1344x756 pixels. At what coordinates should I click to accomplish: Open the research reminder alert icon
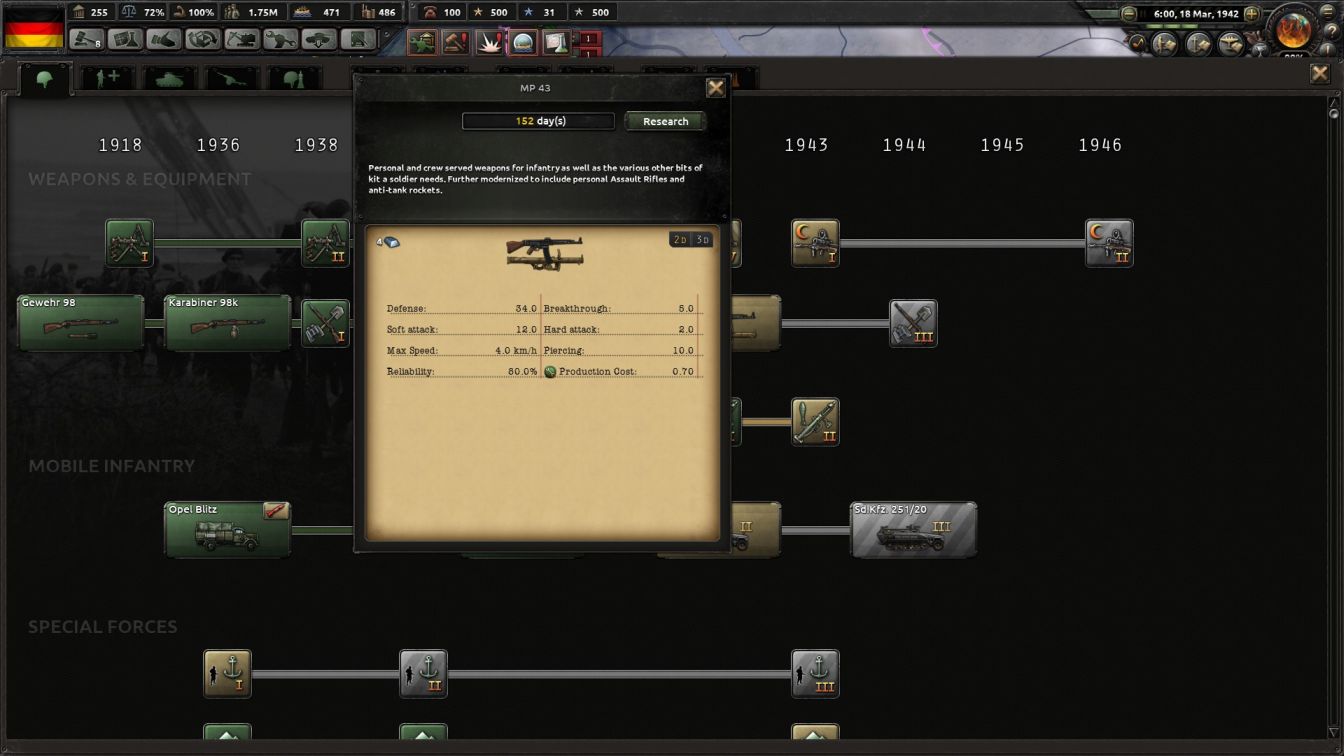tap(556, 42)
